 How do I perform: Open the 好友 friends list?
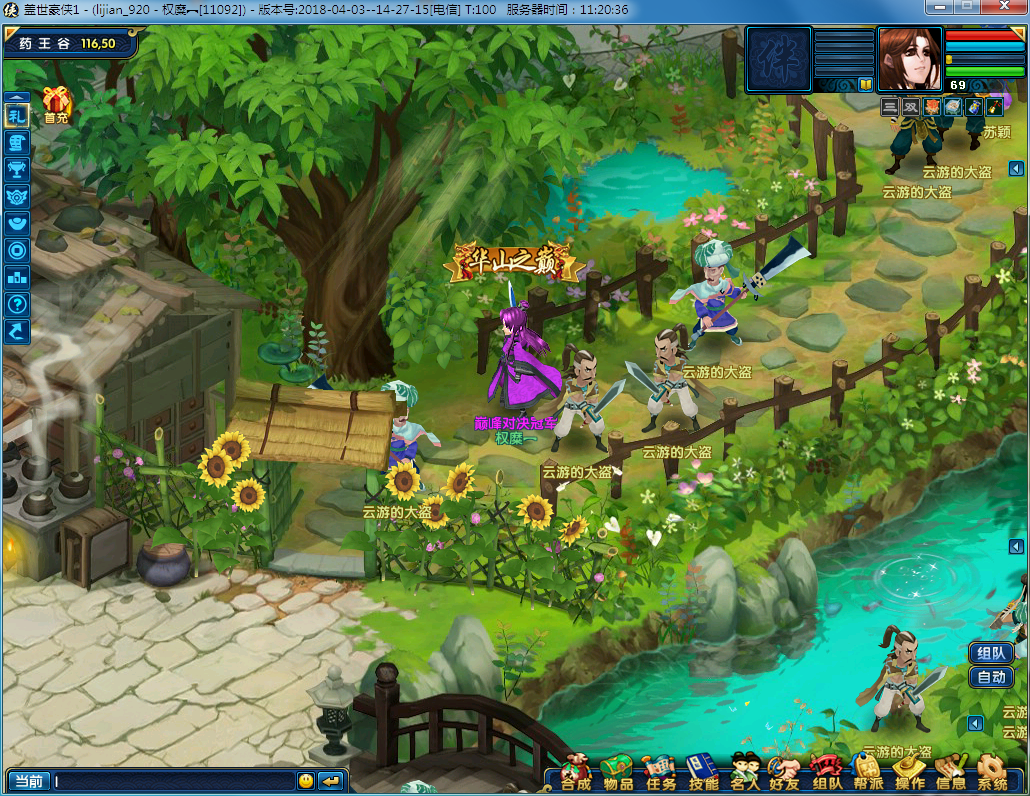785,770
